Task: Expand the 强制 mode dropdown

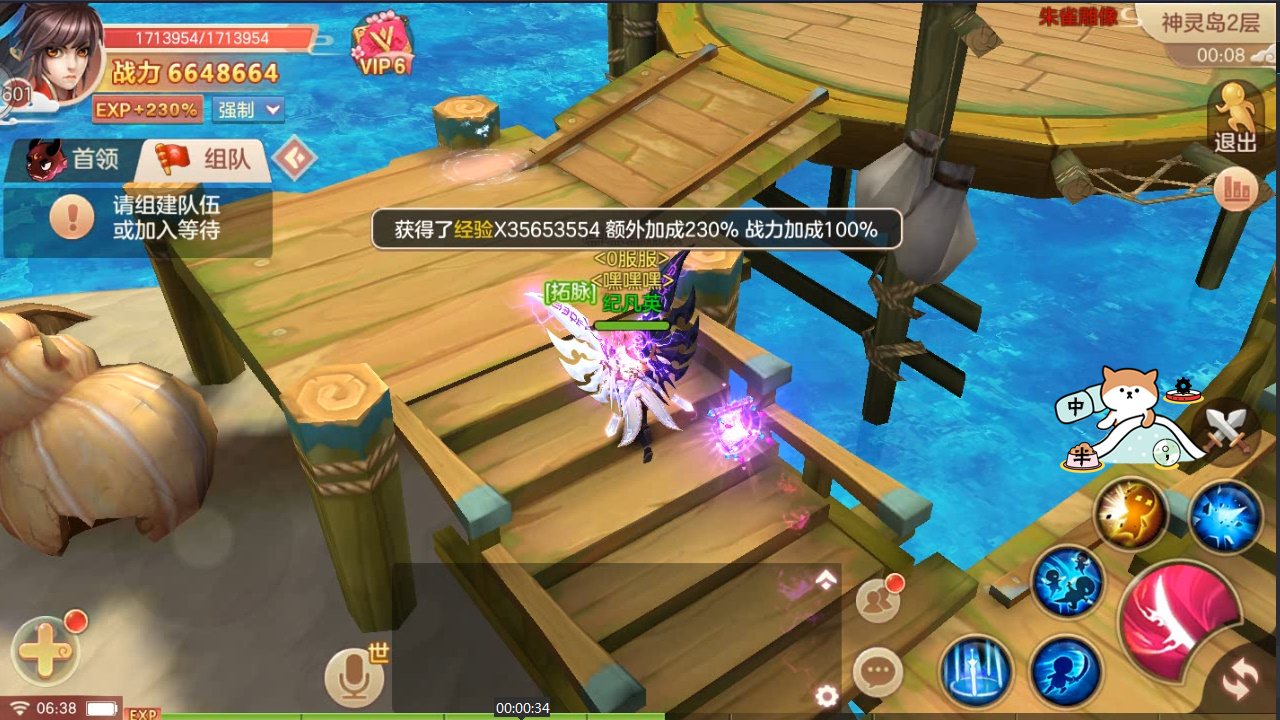Action: [x=248, y=109]
